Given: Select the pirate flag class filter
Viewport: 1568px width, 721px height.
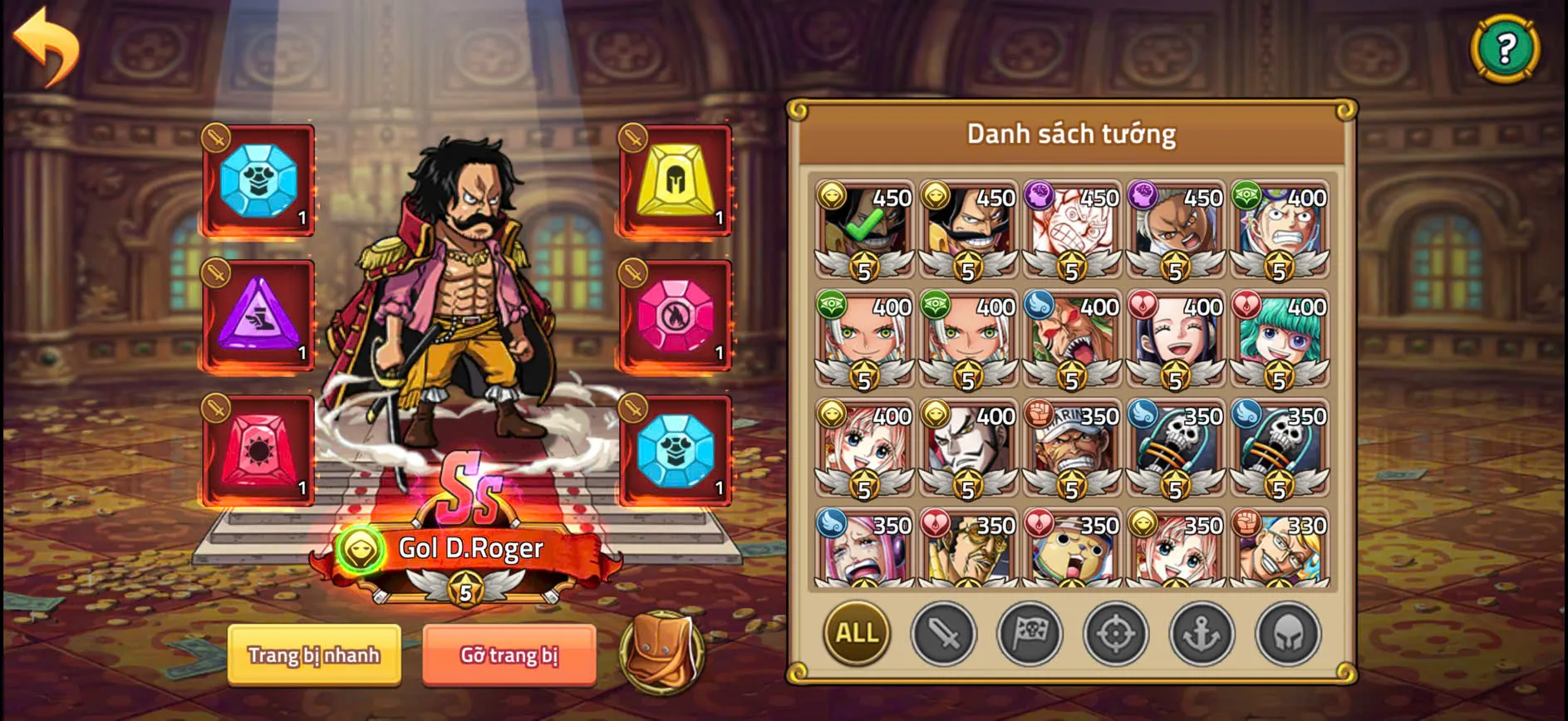Looking at the screenshot, I should click(1029, 634).
